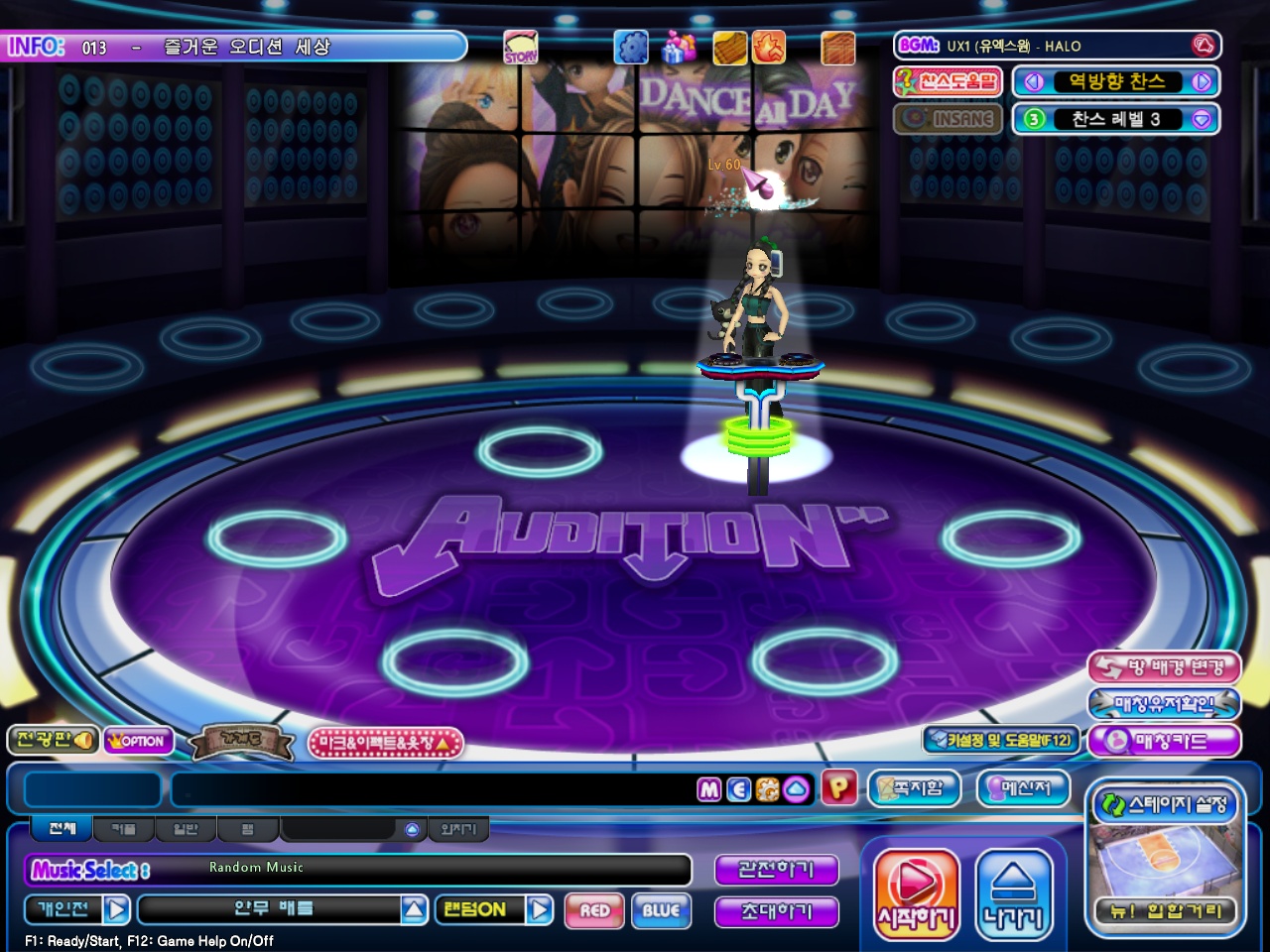The width and height of the screenshot is (1270, 952).
Task: Open the gift boxes icon
Action: [680, 48]
